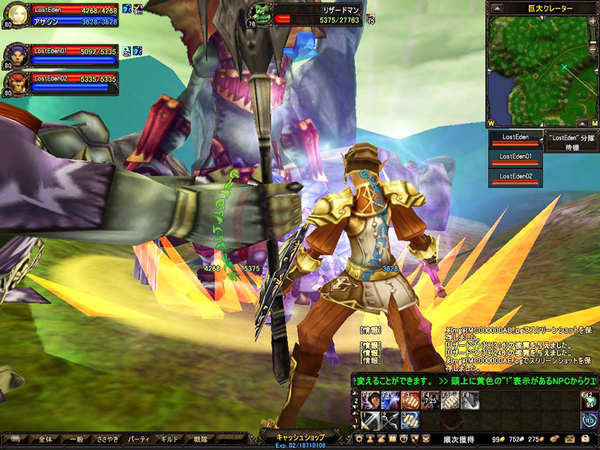Click the minimap W button
Viewport: 600px width, 450px height.
click(x=492, y=123)
